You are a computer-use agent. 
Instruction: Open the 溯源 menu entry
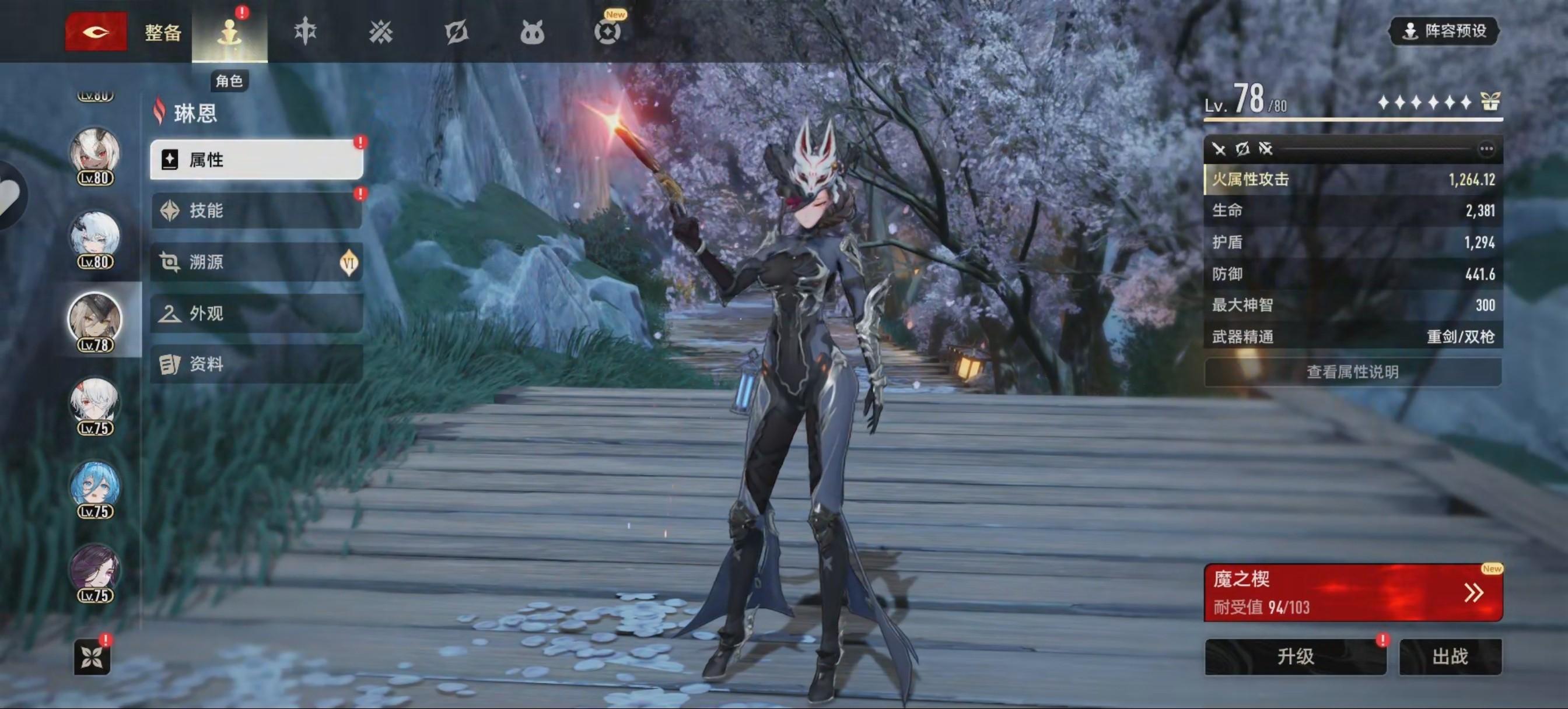point(256,262)
